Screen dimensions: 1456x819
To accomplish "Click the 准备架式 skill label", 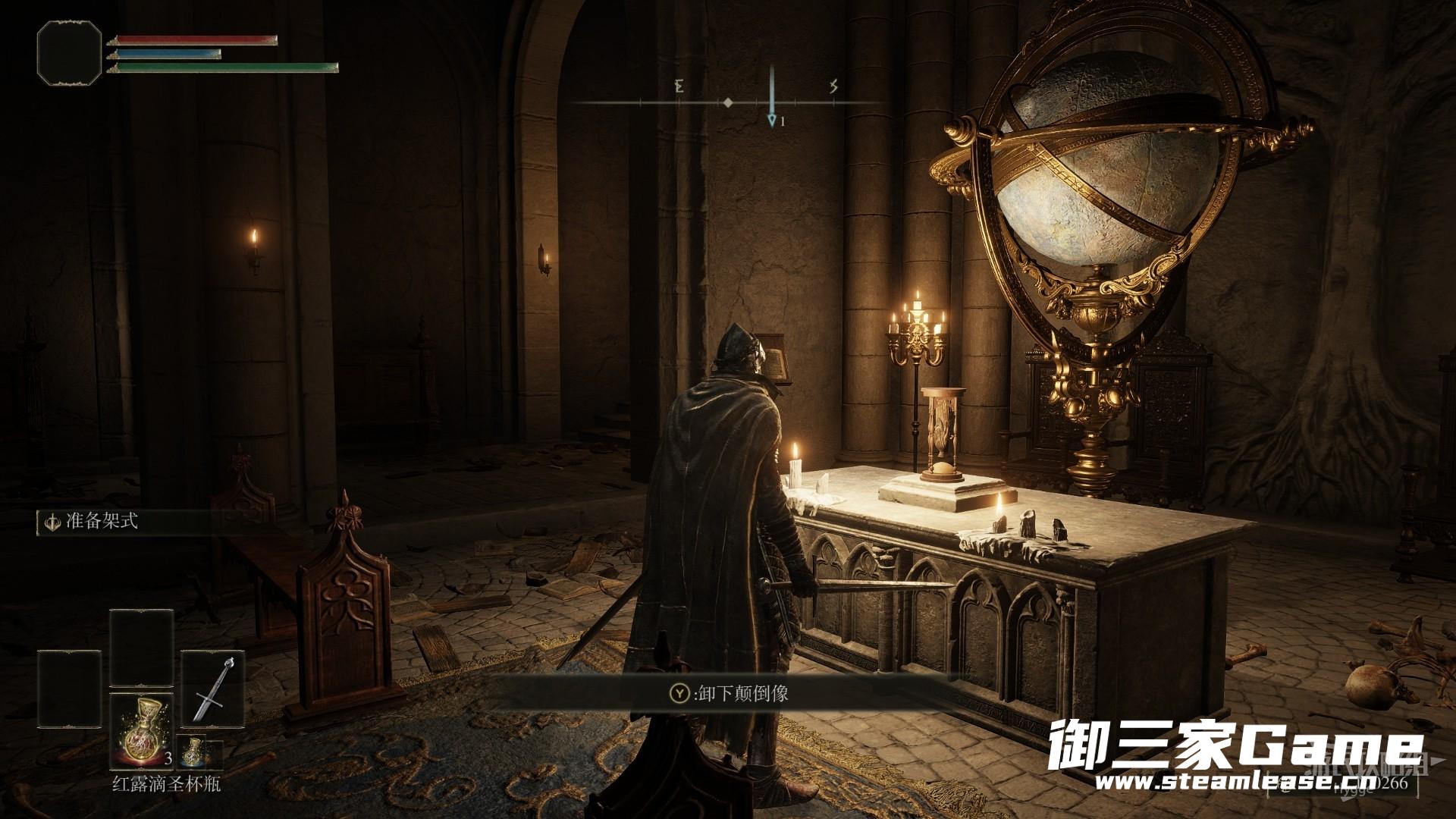I will (102, 522).
